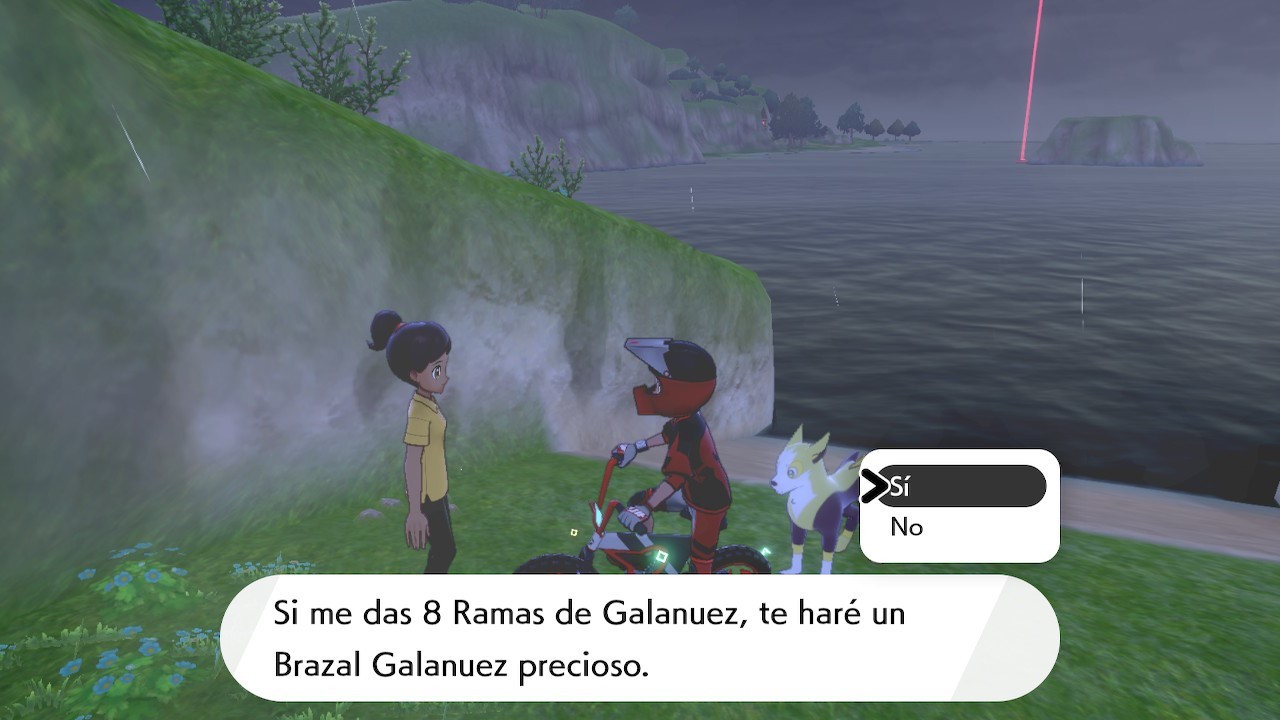The width and height of the screenshot is (1280, 720).
Task: Choose "No" to decline the offer
Action: click(x=905, y=528)
